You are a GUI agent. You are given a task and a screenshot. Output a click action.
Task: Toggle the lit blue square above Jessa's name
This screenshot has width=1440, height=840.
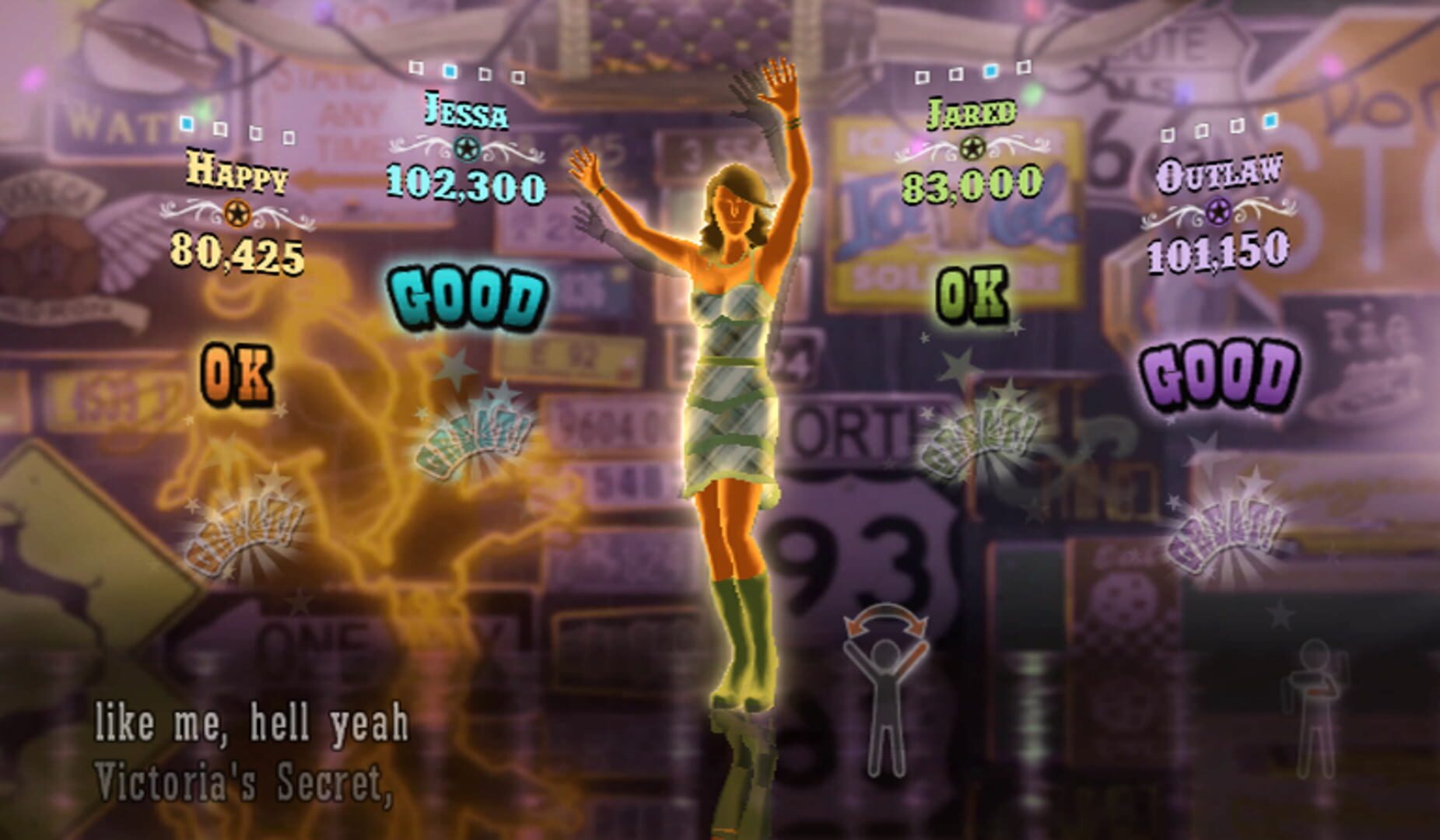click(450, 71)
